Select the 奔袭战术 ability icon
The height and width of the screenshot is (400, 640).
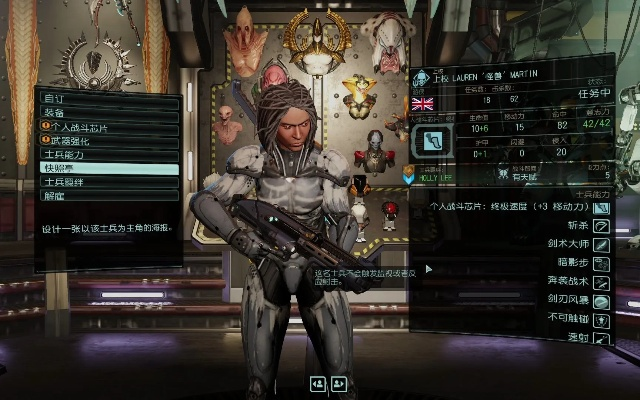pos(602,282)
